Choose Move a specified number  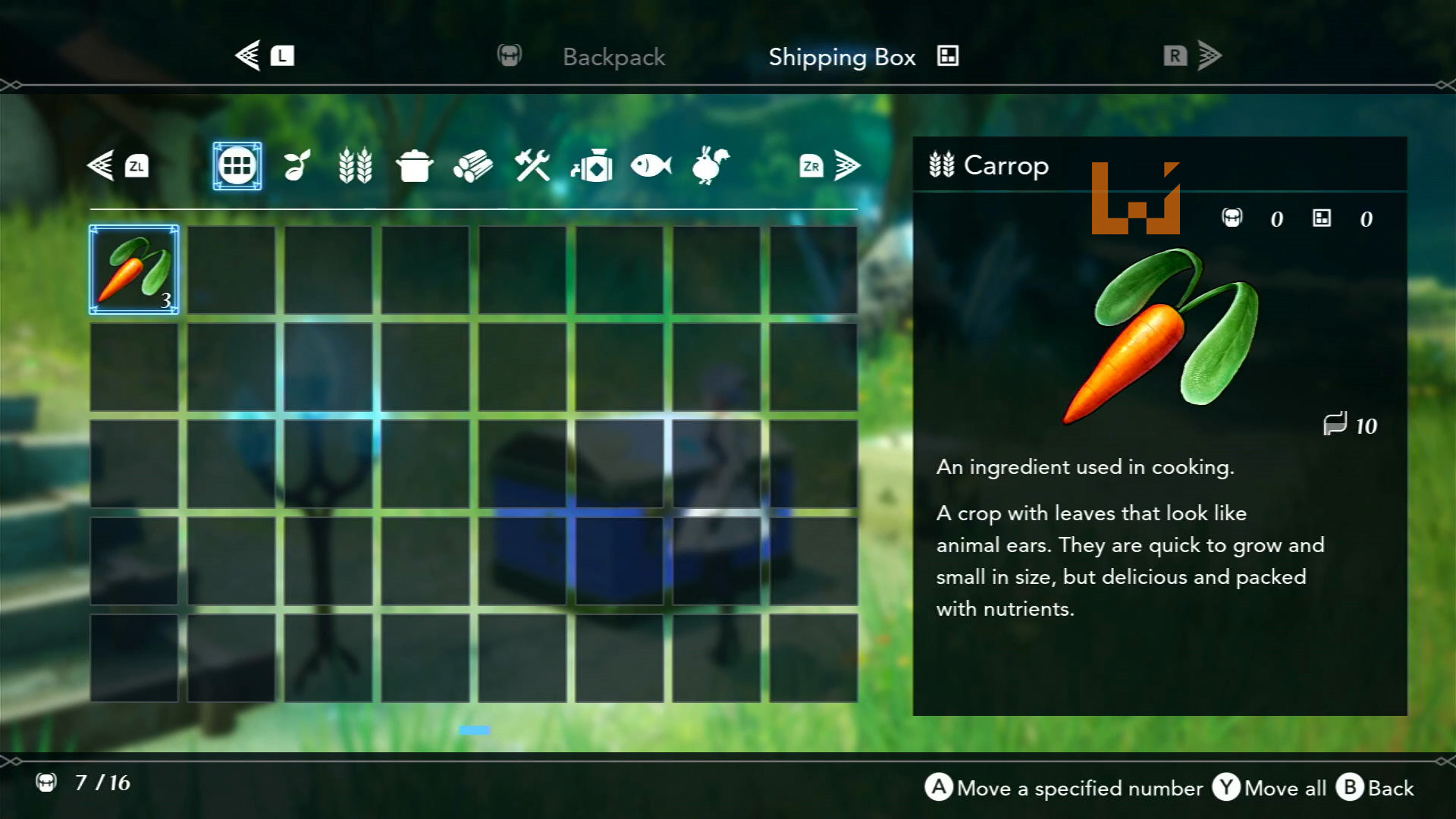click(1063, 788)
